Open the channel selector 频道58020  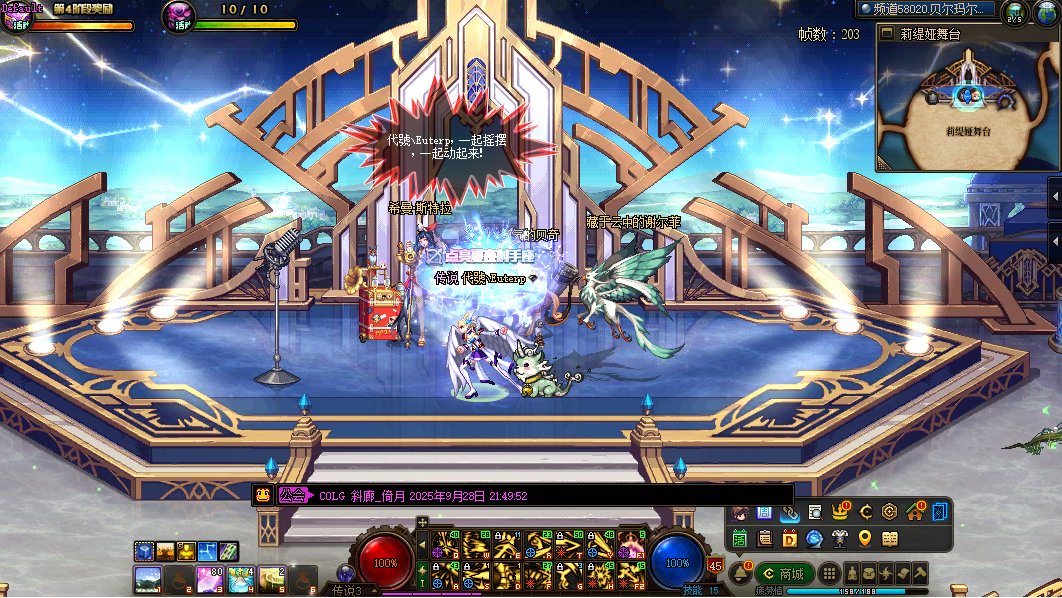(x=926, y=9)
